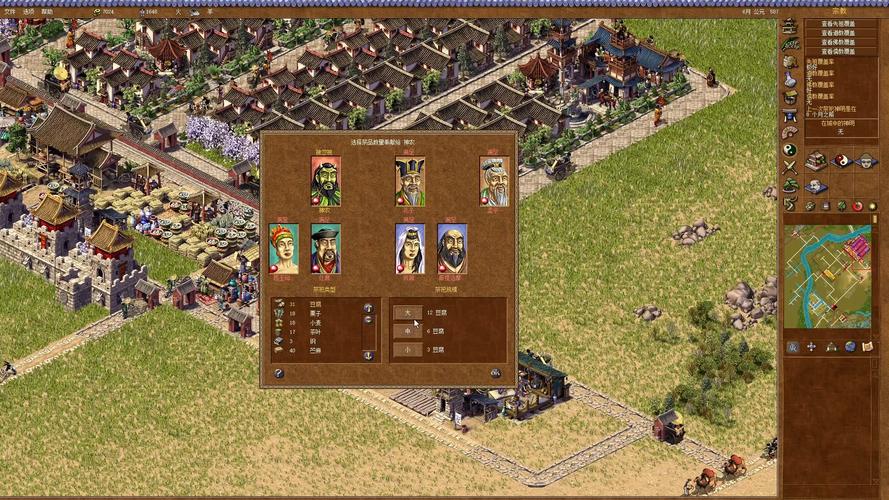Viewport: 889px width, 500px height.
Task: Choose the white-veiled Guan Yin portrait
Action: tap(409, 248)
